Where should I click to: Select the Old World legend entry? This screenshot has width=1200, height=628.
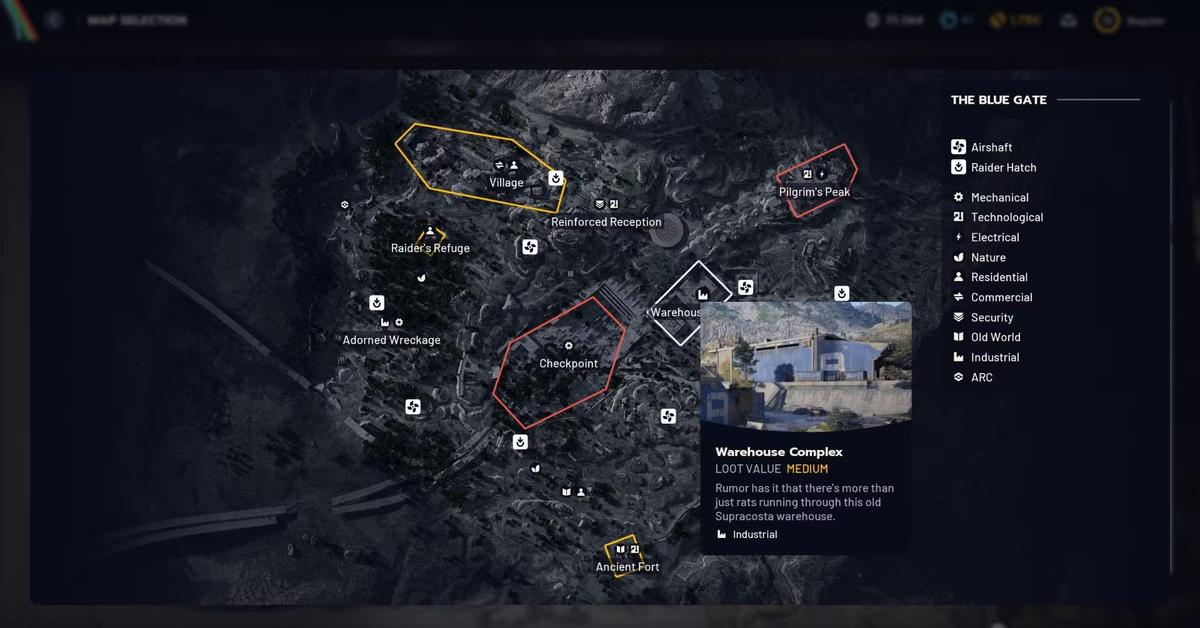pyautogui.click(x=995, y=337)
